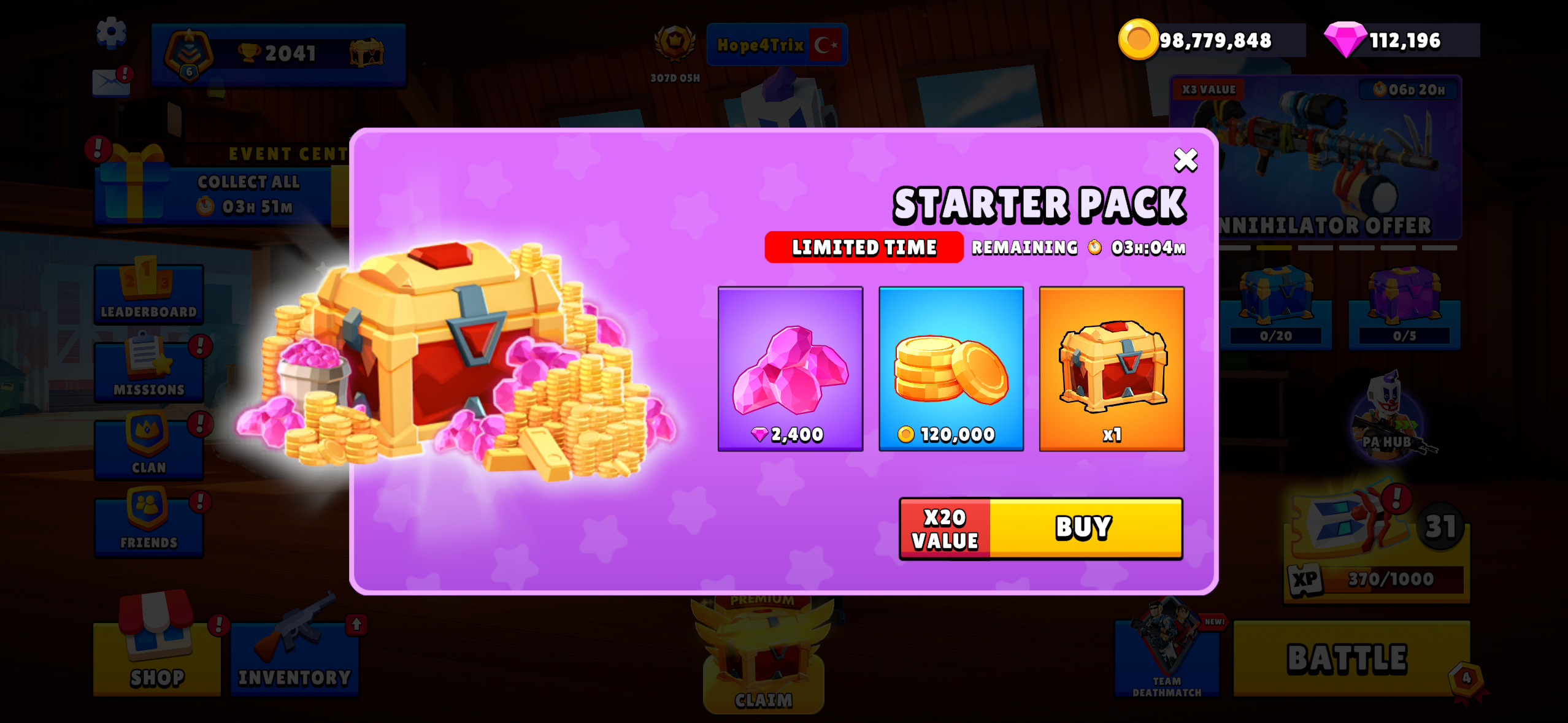Select the 2,400 gems reward tile
1568x723 pixels.
[790, 369]
